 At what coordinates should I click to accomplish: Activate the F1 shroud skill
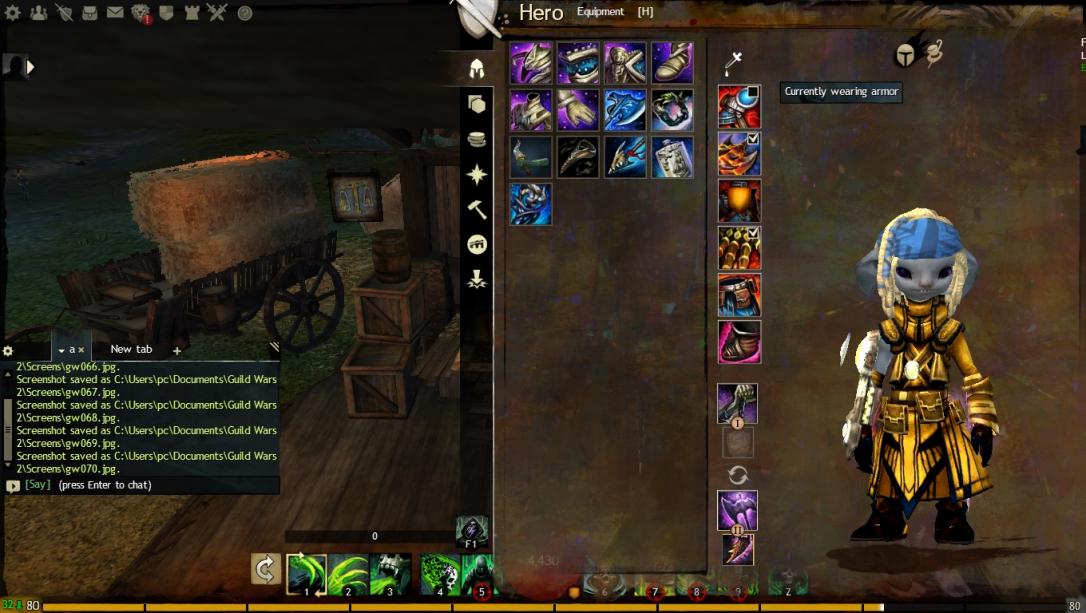point(472,532)
